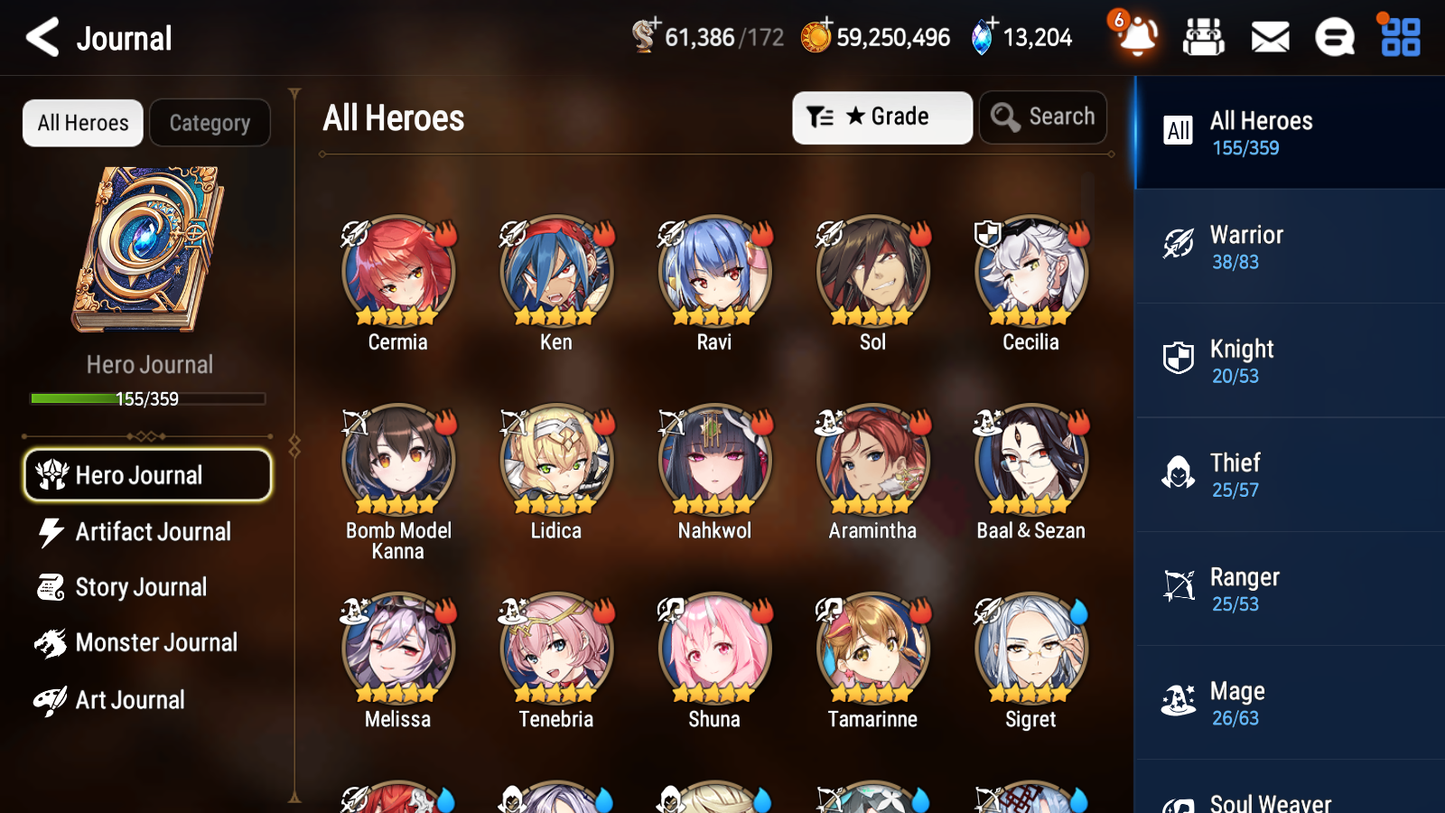Screen dimensions: 1445x813
Task: Open the chat icon
Action: (x=1334, y=36)
